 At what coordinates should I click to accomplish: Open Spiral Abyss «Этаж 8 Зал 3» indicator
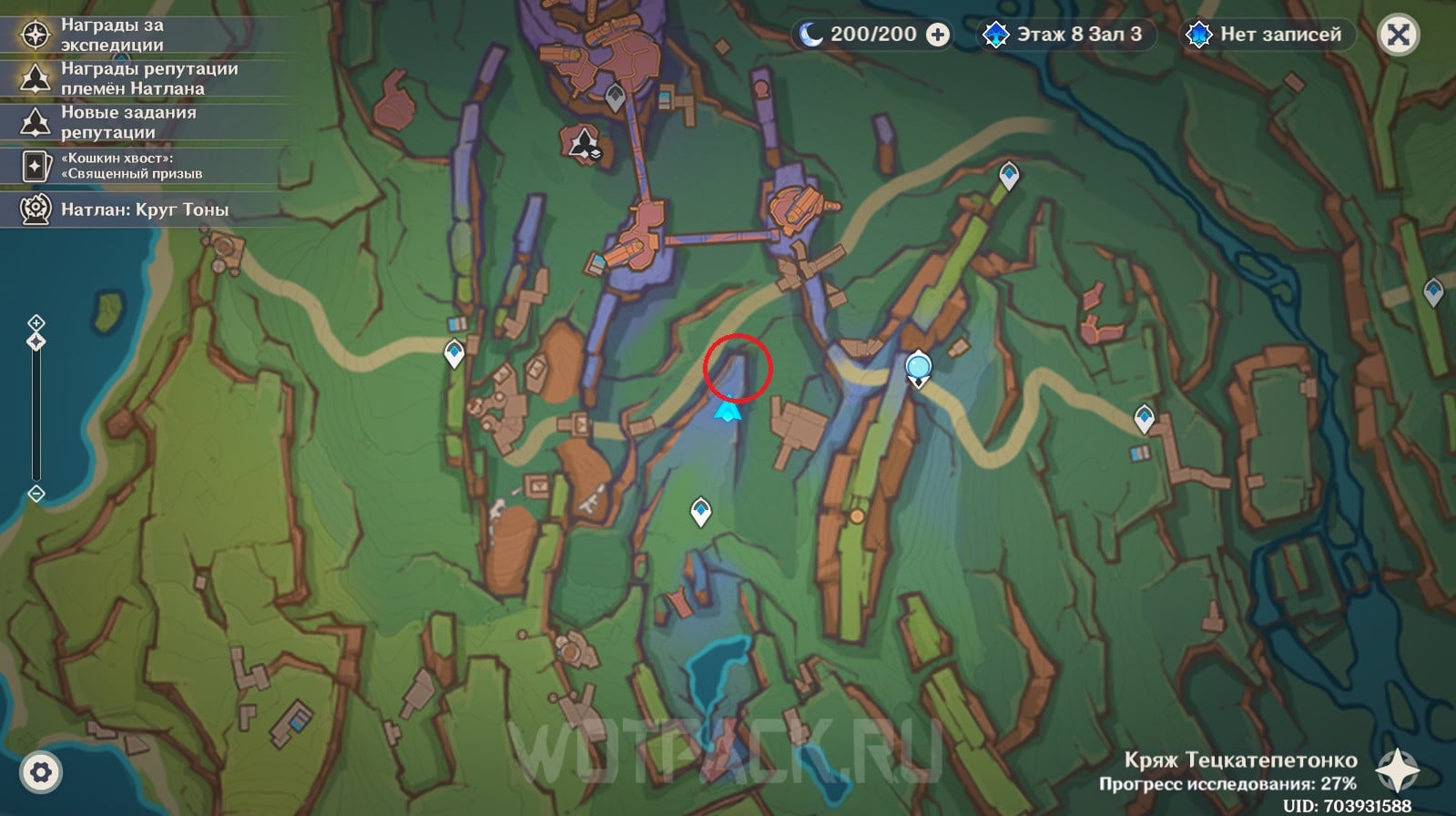click(x=1065, y=36)
